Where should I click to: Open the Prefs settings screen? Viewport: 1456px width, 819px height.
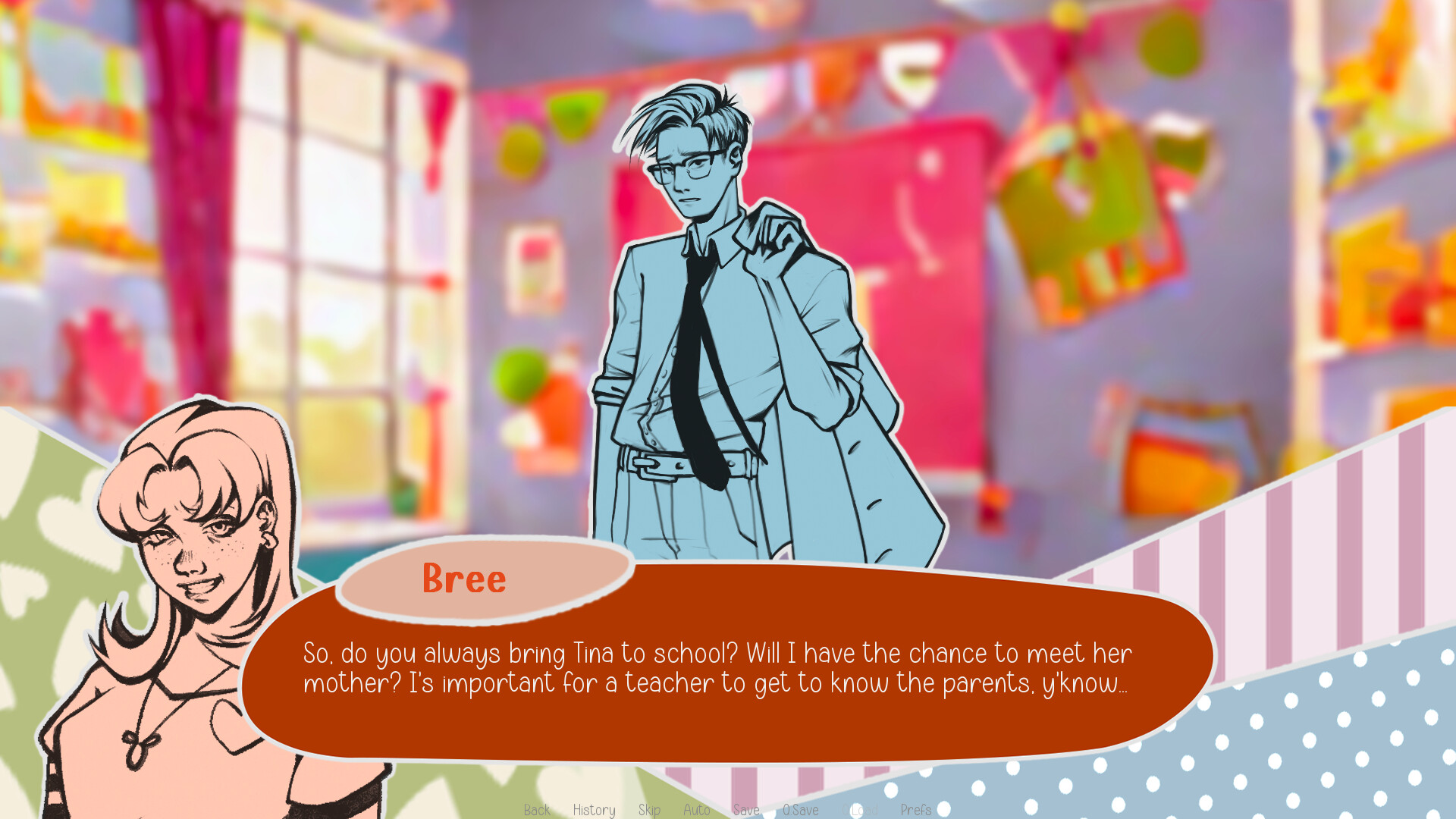(x=916, y=810)
